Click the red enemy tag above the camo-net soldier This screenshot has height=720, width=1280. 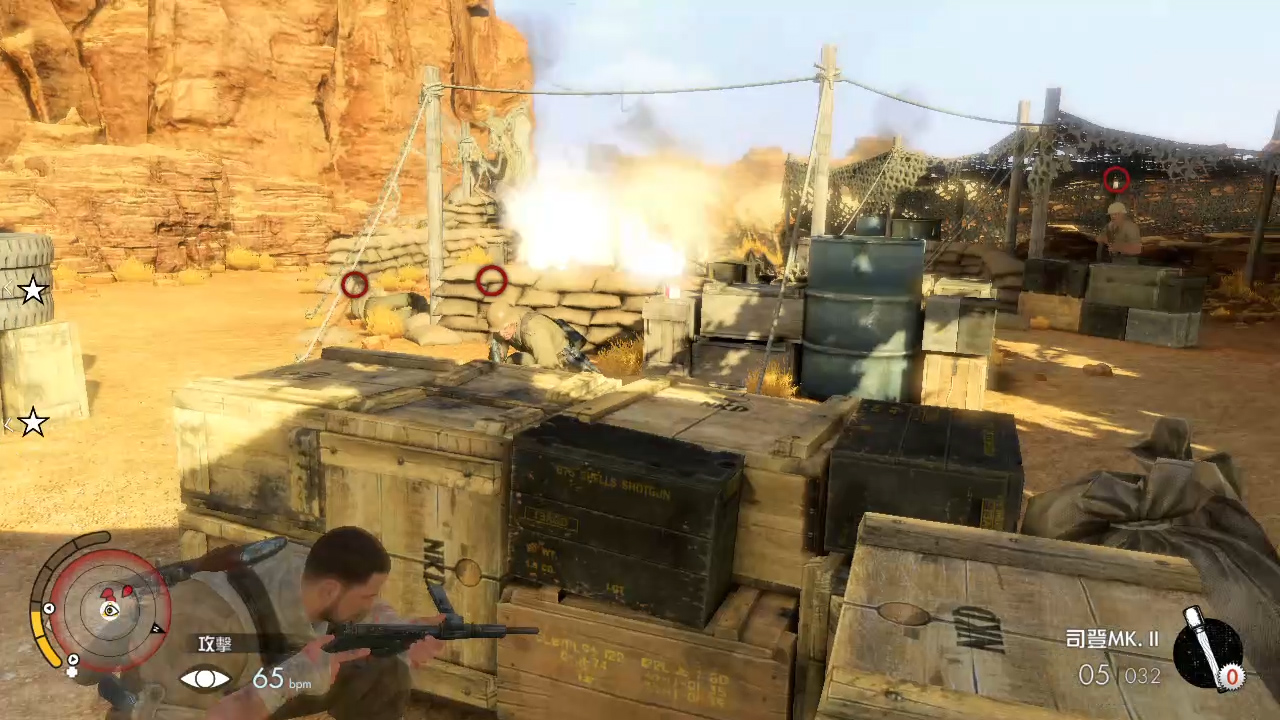click(1116, 180)
